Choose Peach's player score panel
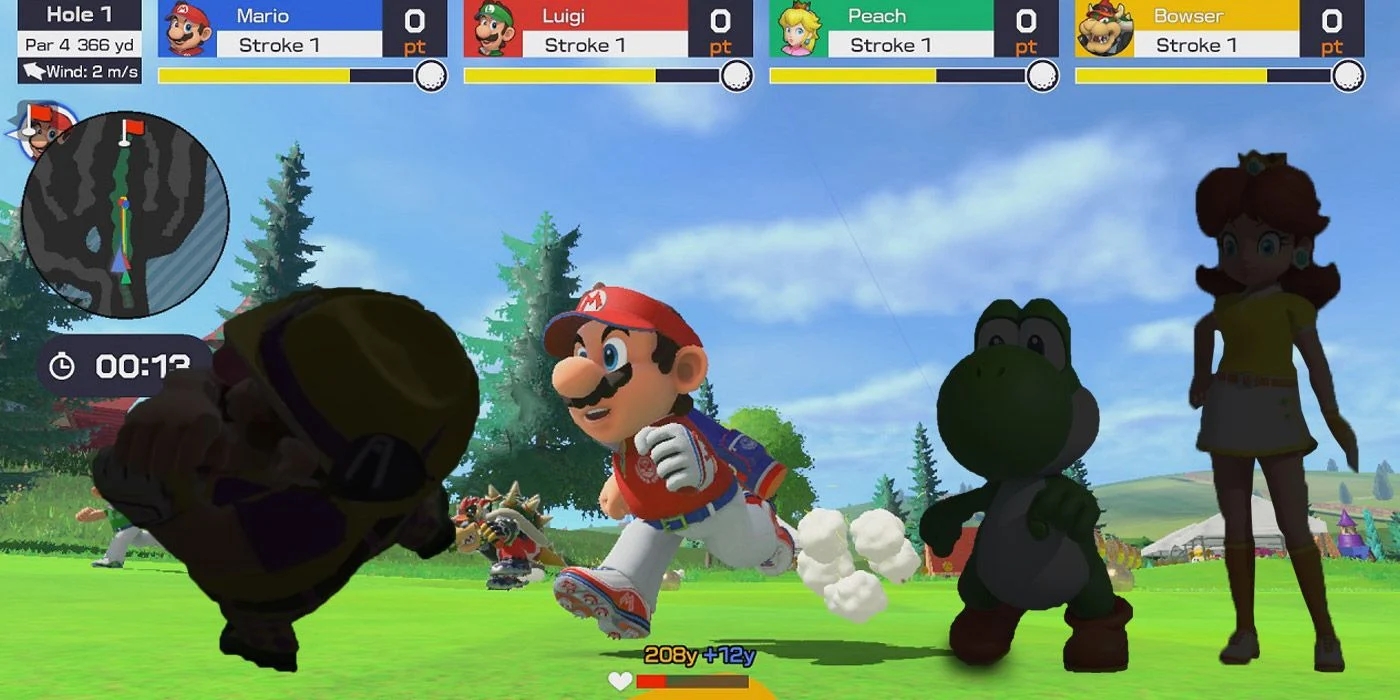Viewport: 1400px width, 700px height. [913, 30]
